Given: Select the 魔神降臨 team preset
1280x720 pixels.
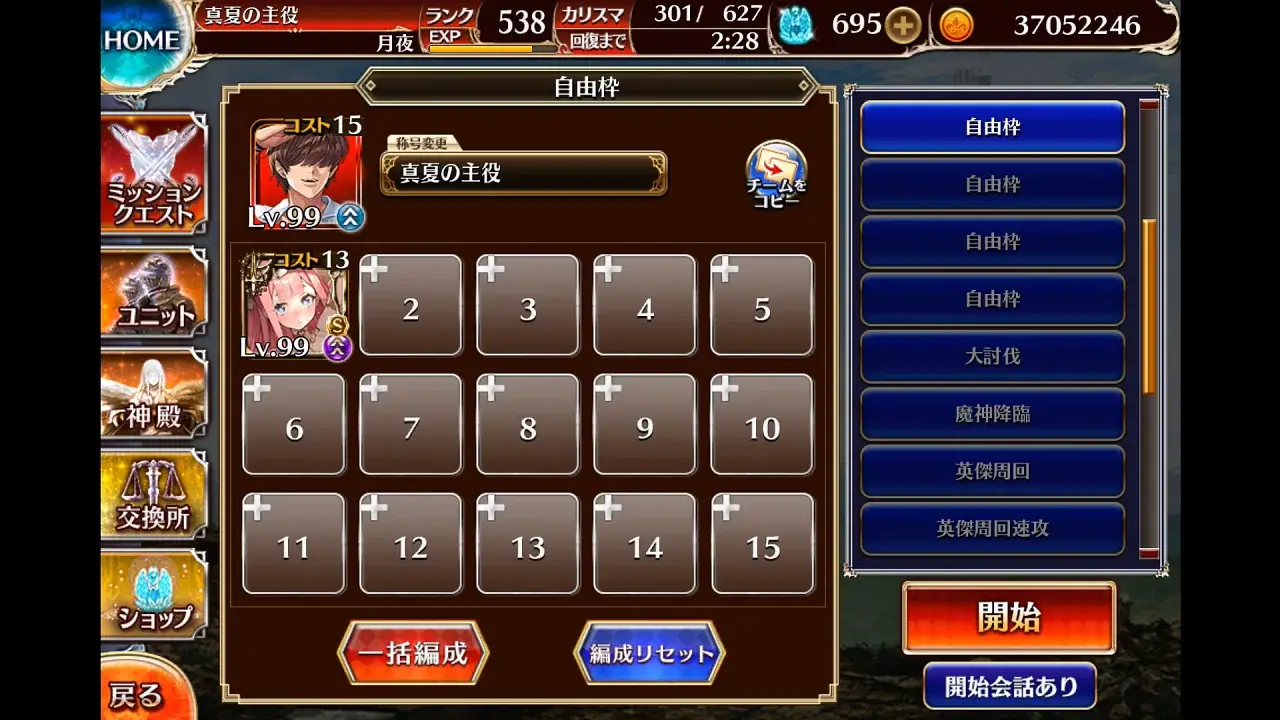Looking at the screenshot, I should tap(992, 414).
